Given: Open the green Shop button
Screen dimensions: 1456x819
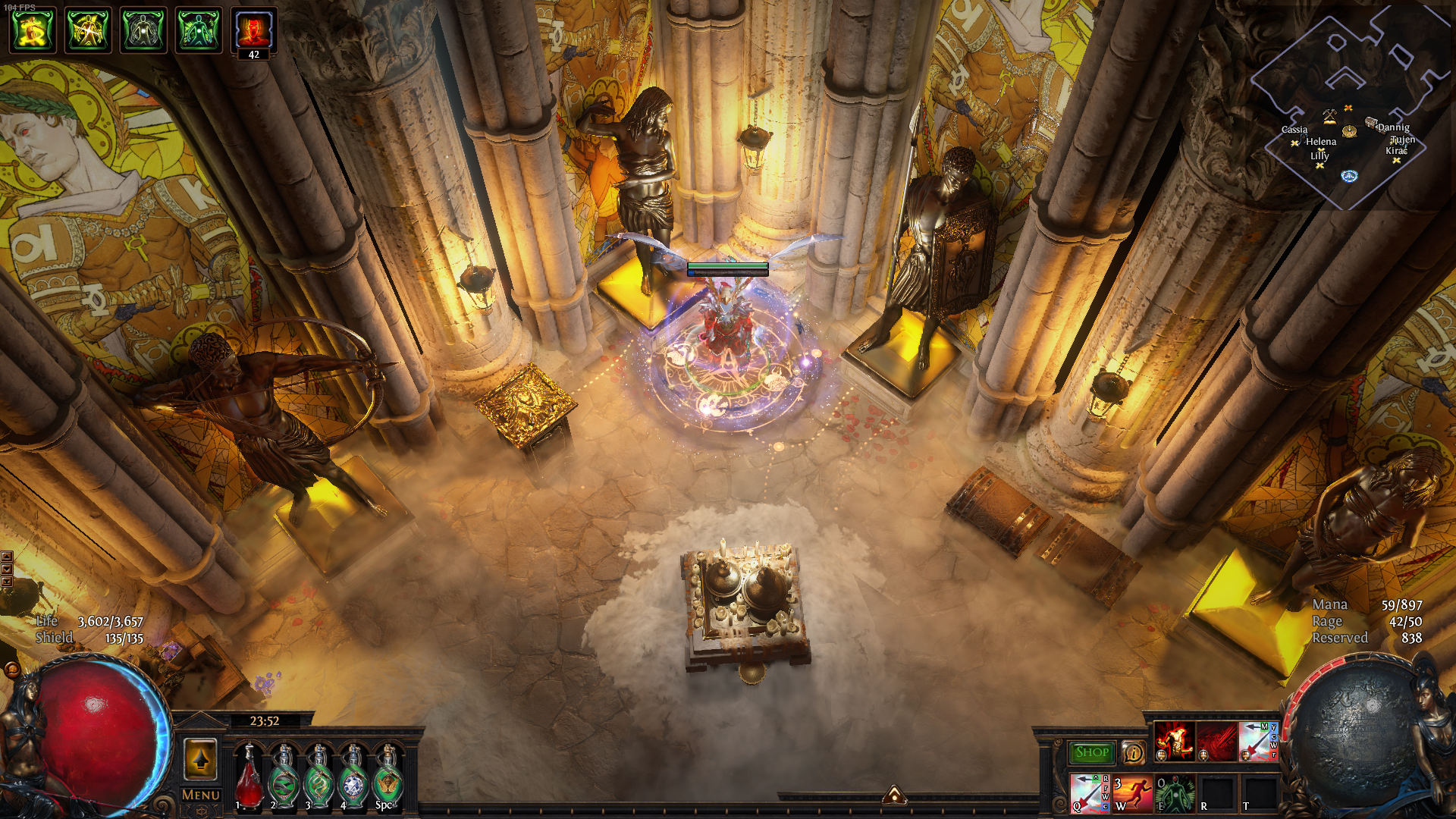Looking at the screenshot, I should pyautogui.click(x=1091, y=752).
